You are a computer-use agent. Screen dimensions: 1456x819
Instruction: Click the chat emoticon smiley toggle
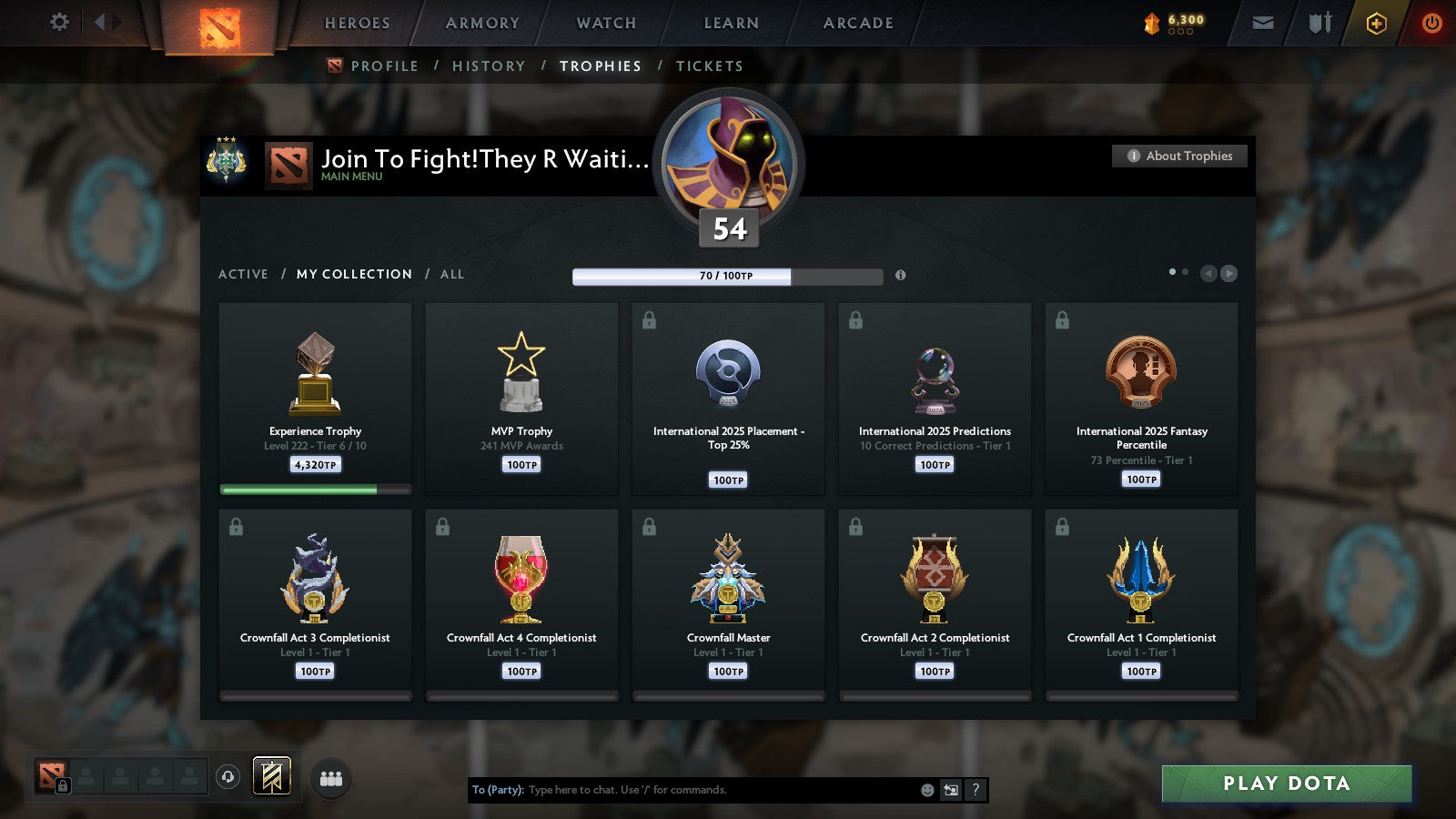925,790
